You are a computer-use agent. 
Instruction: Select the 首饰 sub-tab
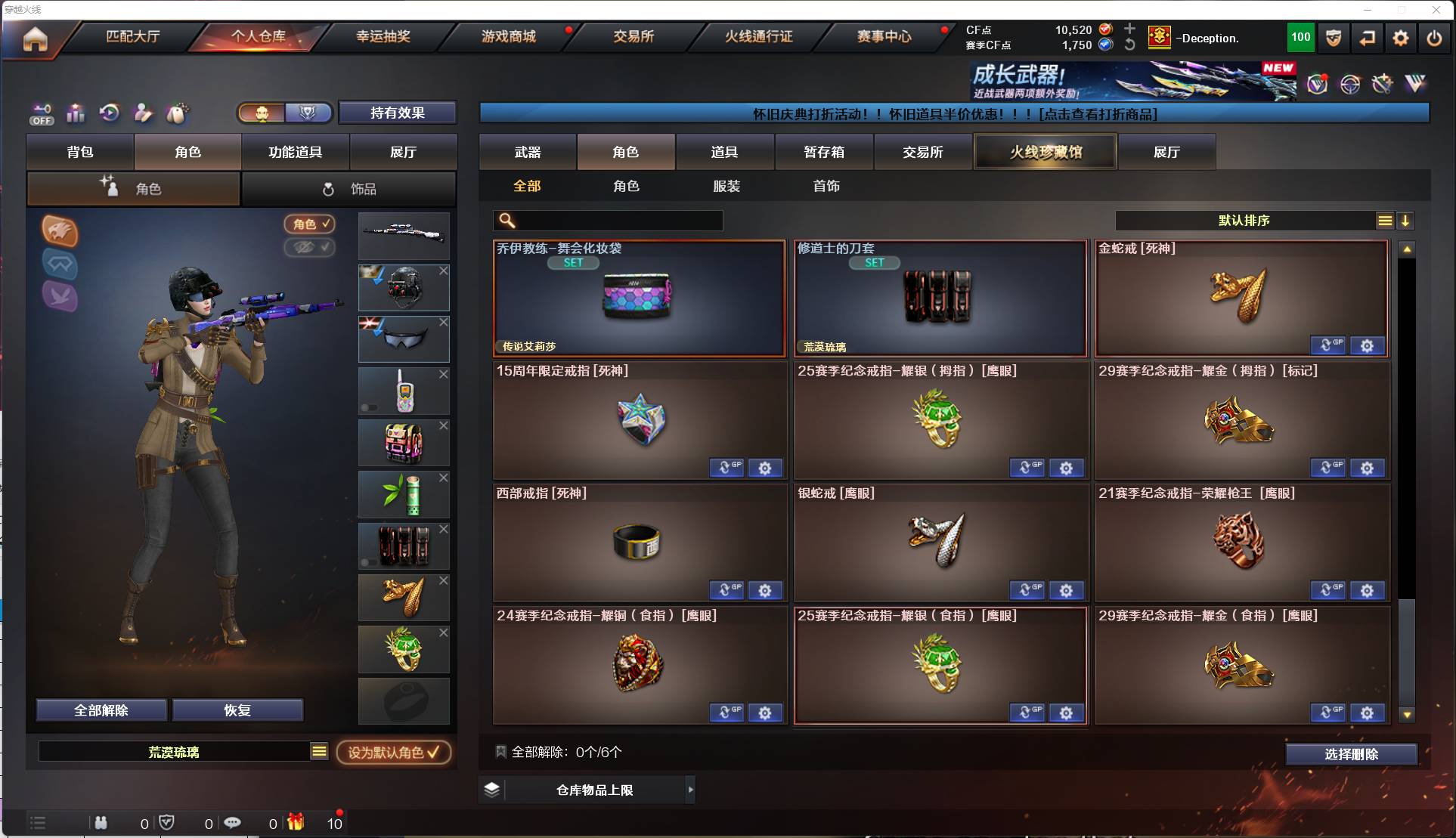(826, 186)
